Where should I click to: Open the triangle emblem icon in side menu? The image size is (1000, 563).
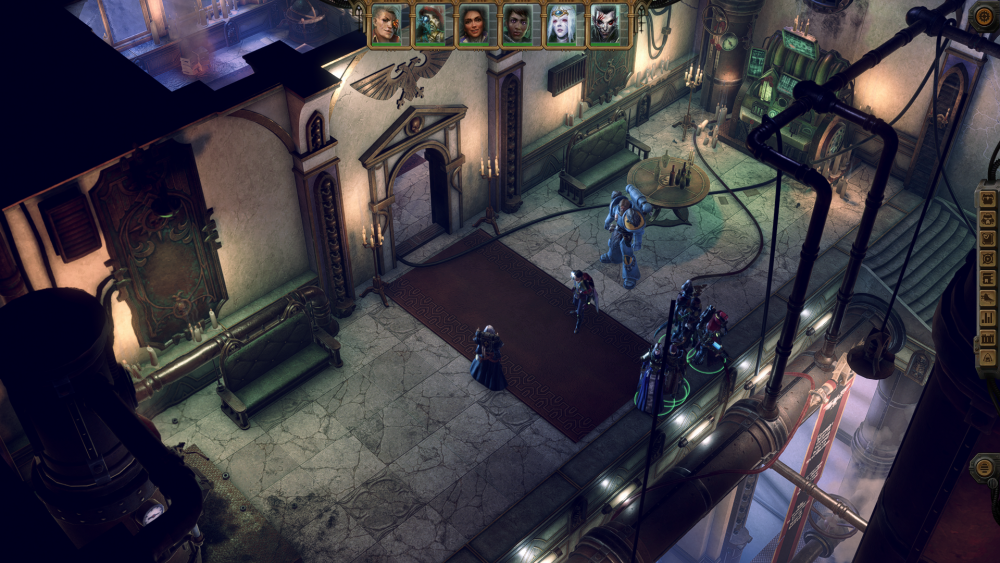(987, 357)
